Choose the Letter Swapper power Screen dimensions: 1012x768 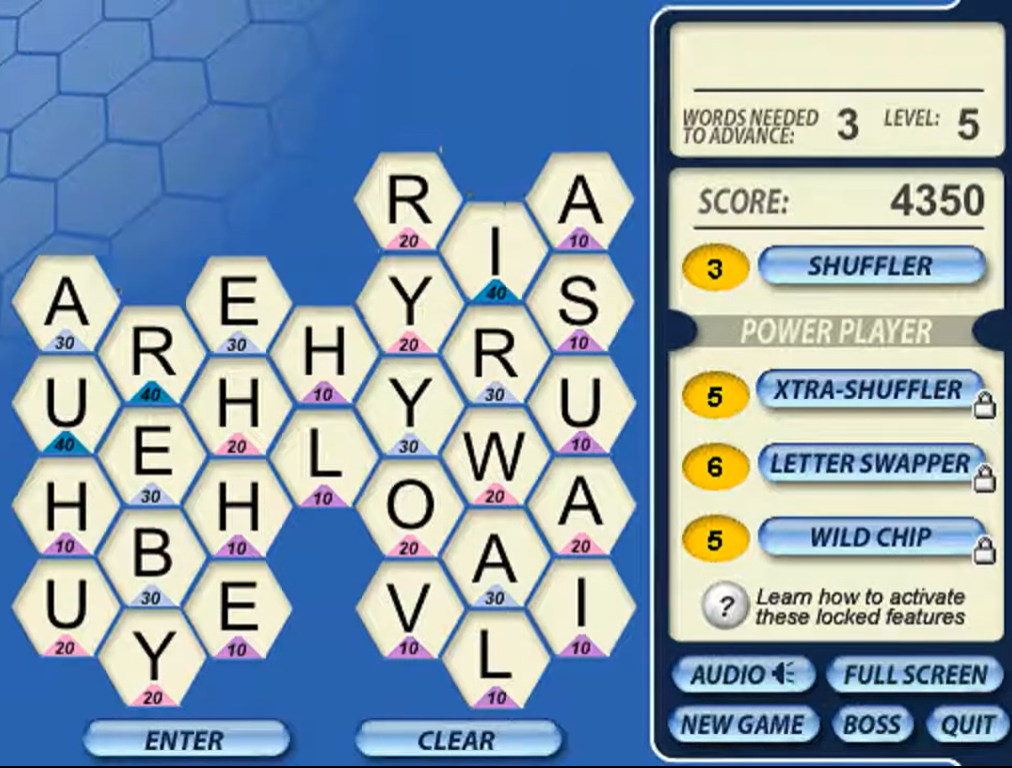point(868,464)
